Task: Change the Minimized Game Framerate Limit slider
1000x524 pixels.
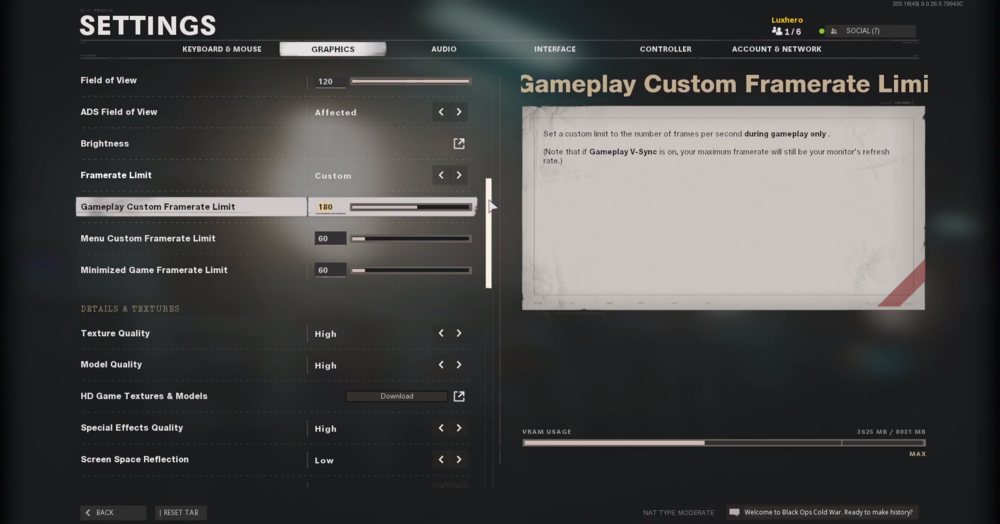Action: coord(410,270)
